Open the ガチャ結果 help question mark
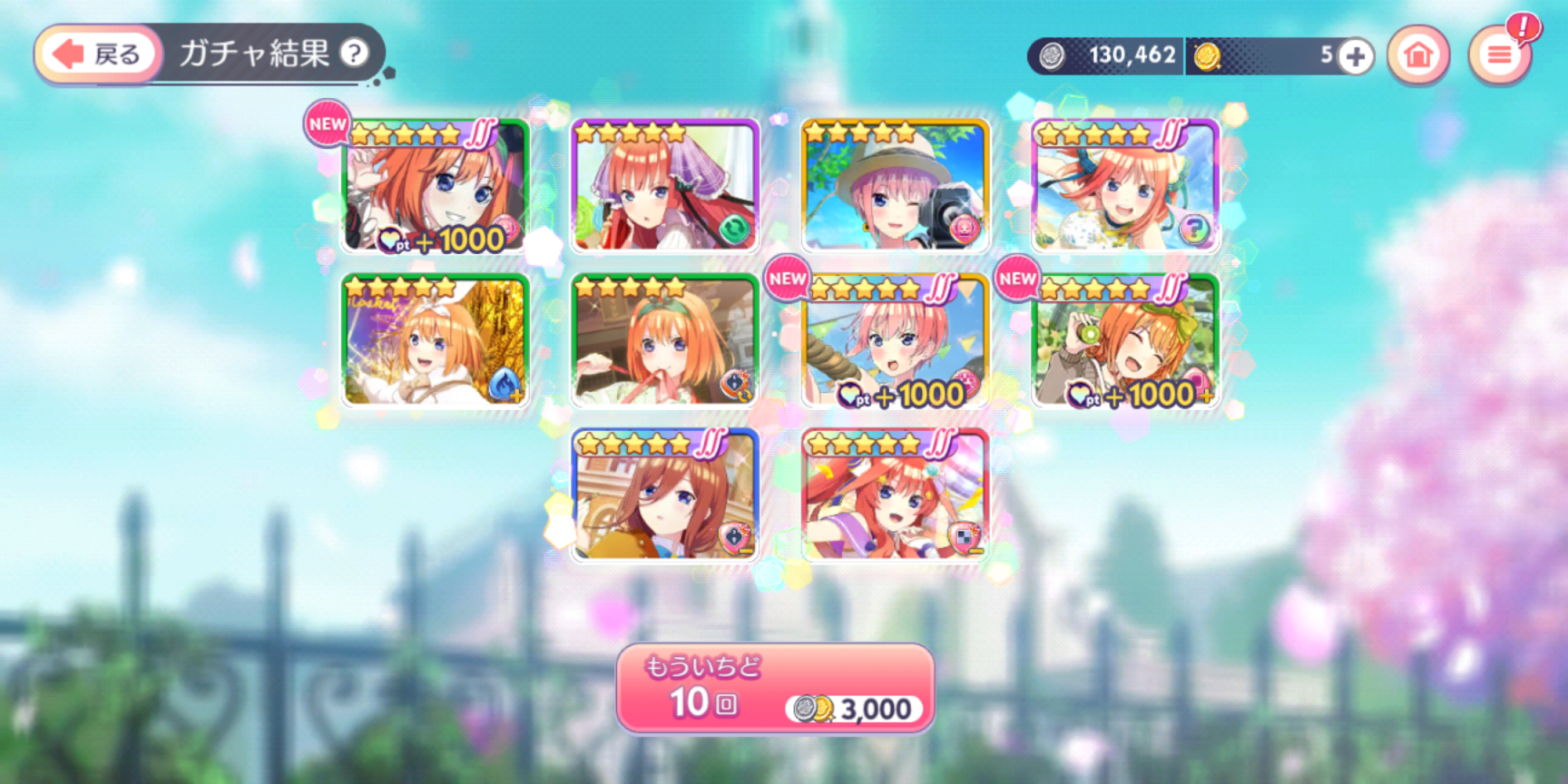This screenshot has width=1568, height=784. point(353,54)
